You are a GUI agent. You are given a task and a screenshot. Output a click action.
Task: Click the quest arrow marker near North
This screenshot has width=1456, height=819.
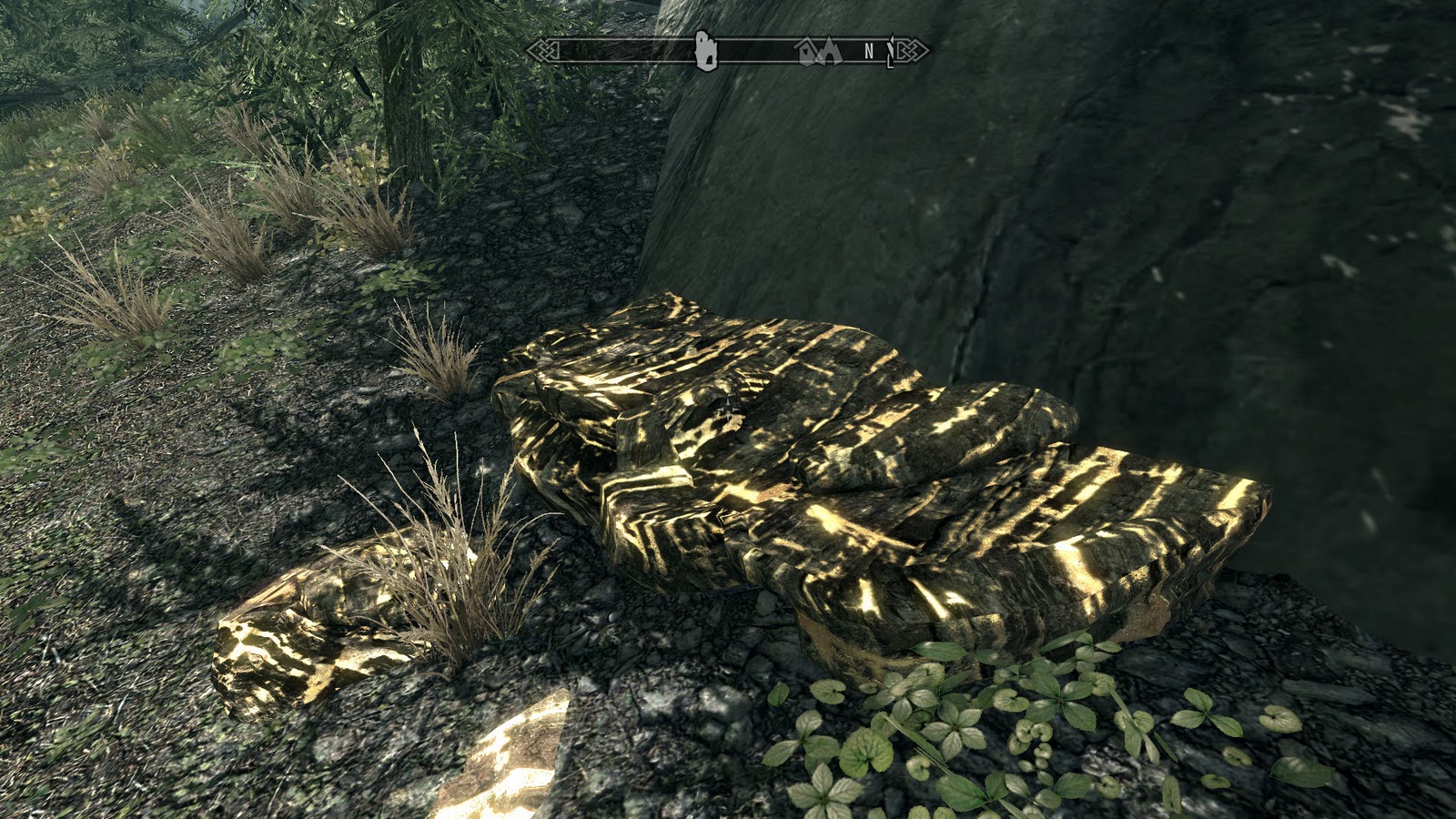(x=890, y=53)
